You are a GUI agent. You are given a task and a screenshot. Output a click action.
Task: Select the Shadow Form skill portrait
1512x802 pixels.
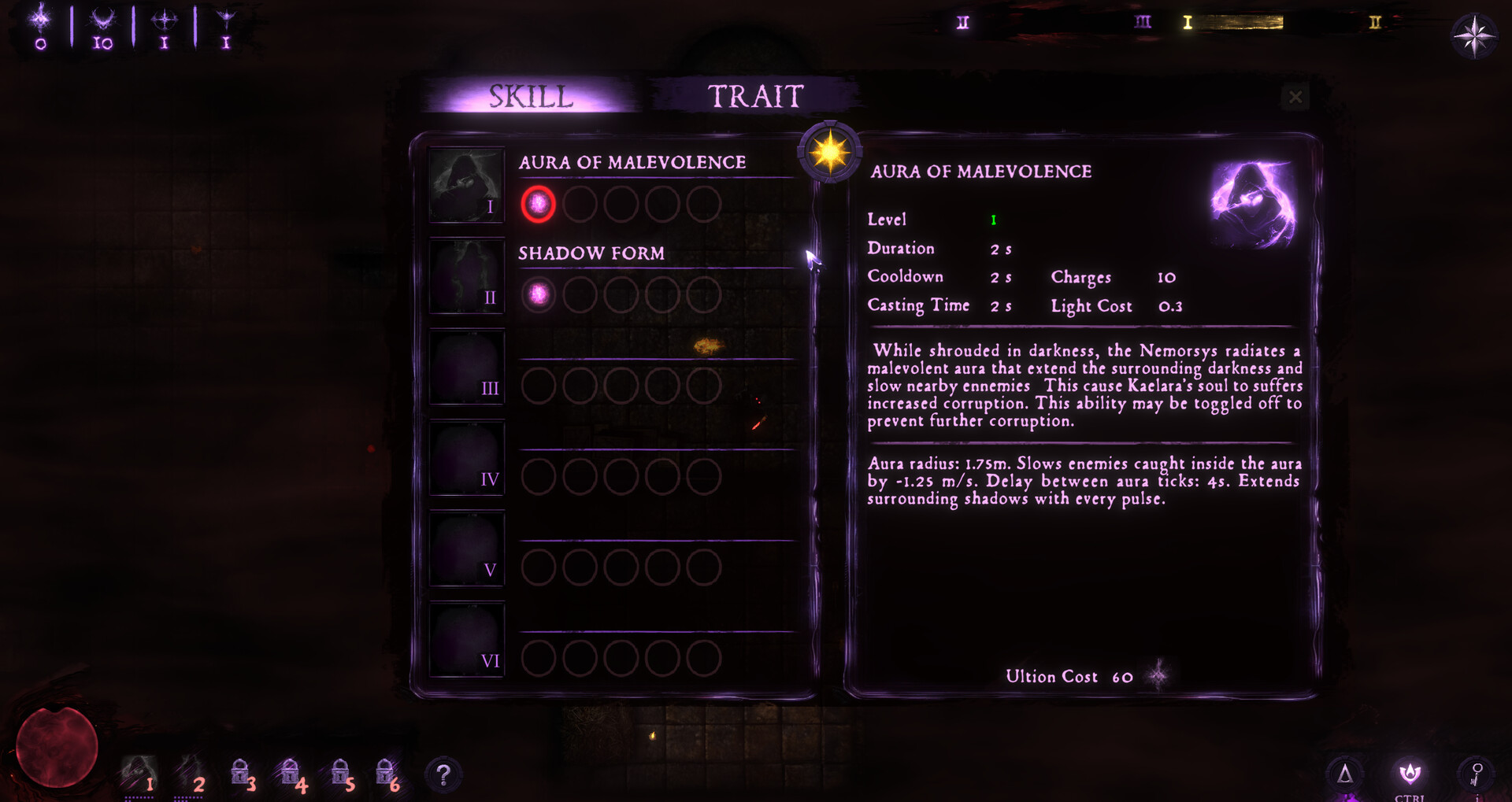(466, 277)
